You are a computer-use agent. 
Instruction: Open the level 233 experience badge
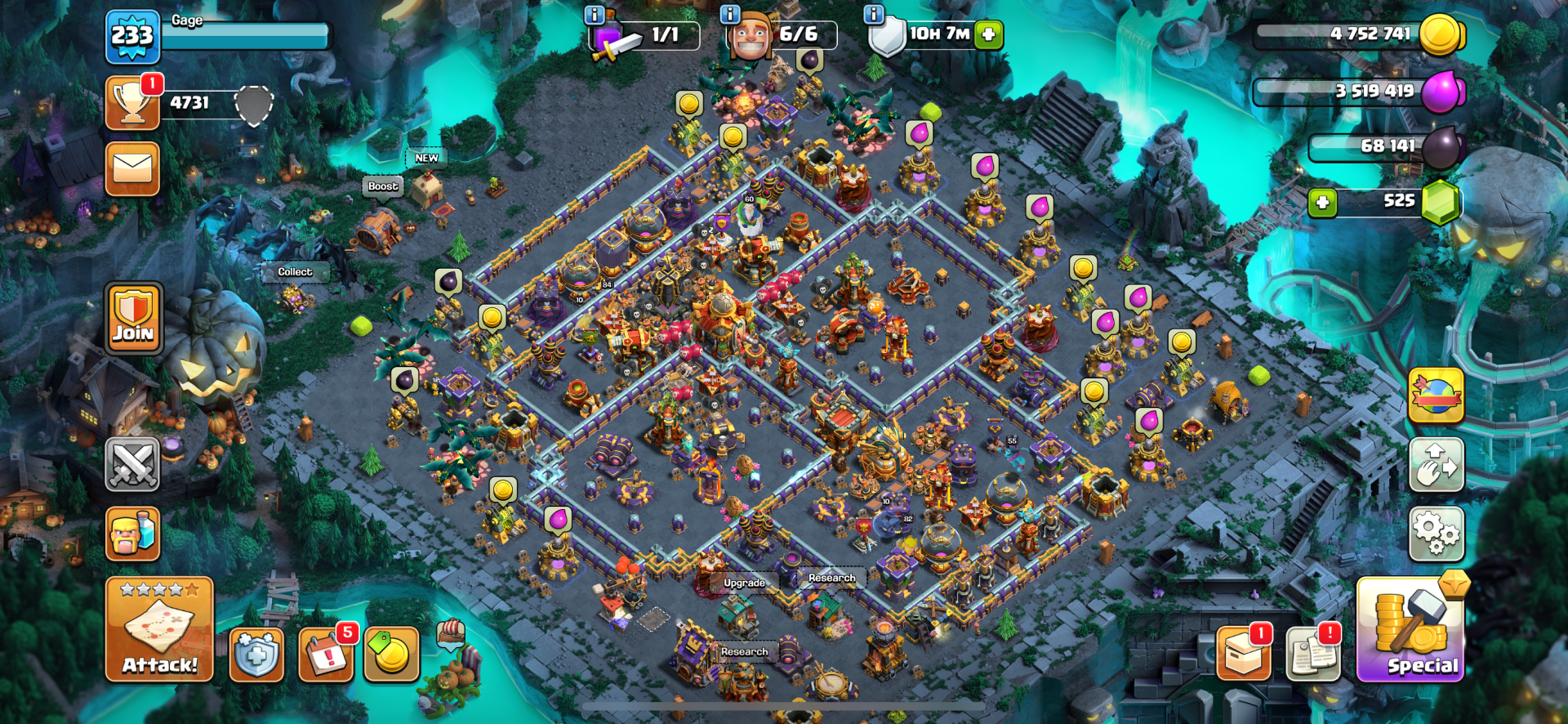pyautogui.click(x=132, y=37)
